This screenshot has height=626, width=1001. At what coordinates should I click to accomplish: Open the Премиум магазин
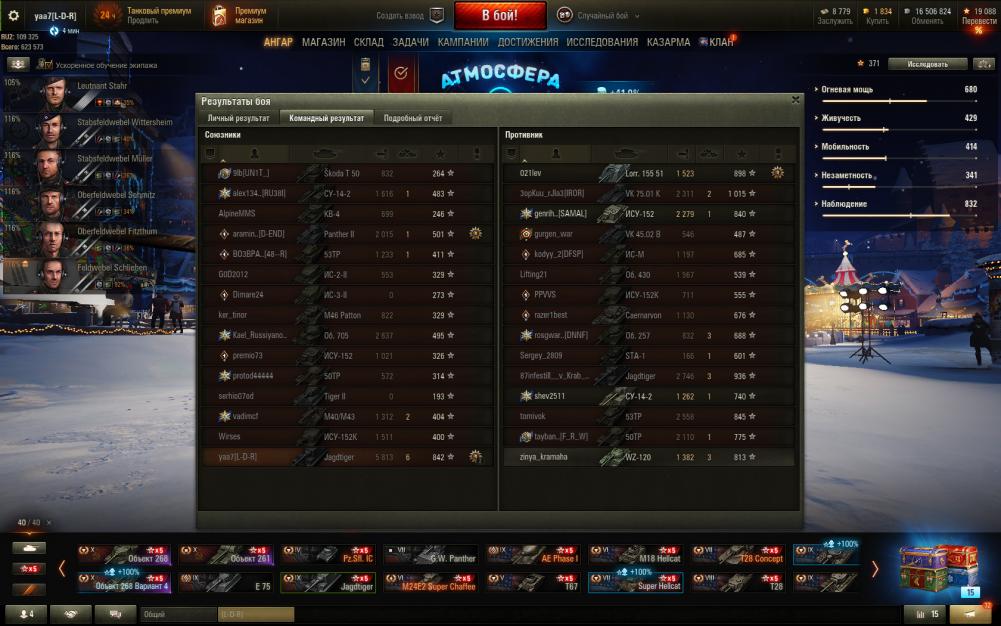click(x=241, y=15)
